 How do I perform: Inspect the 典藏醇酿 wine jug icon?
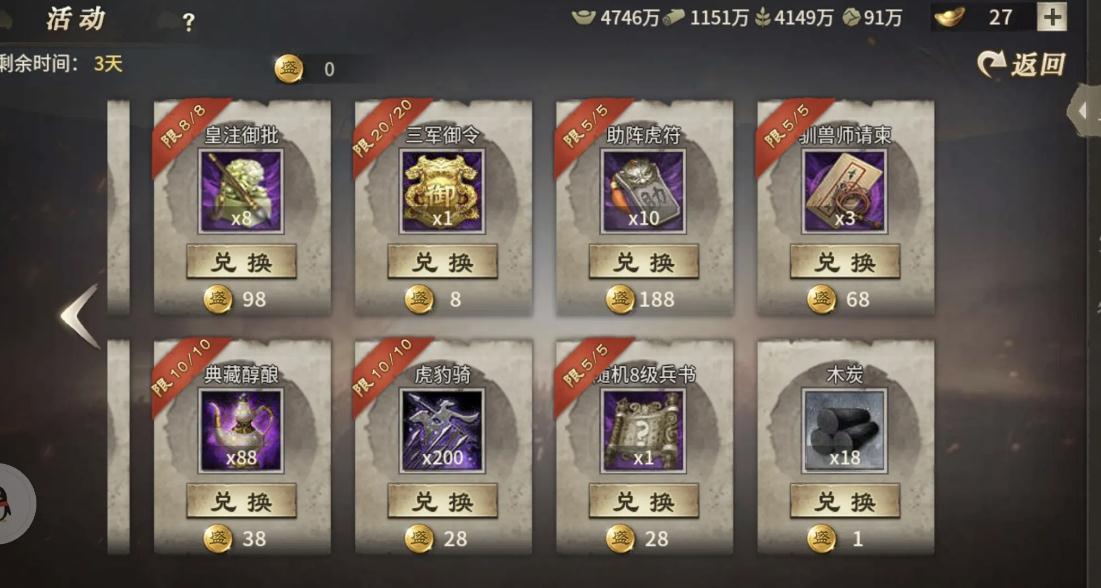pyautogui.click(x=241, y=430)
